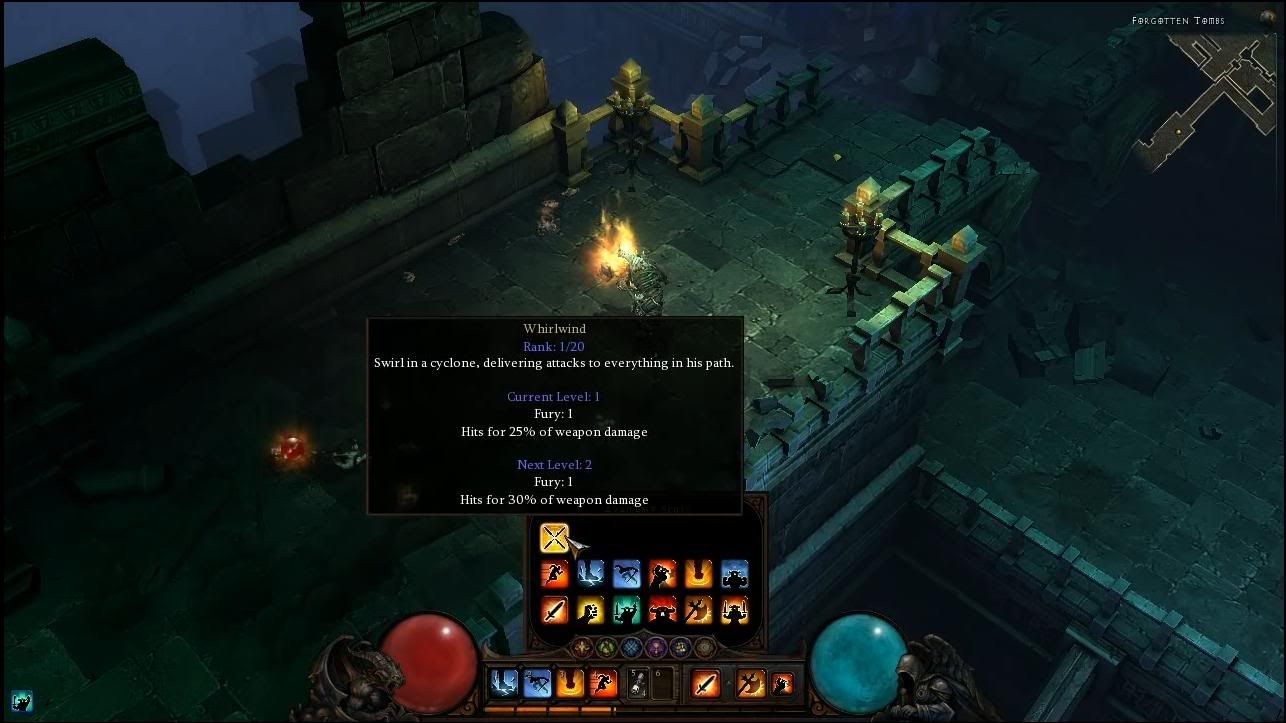Select the dual-wielding berserker skill icon
Screen dimensions: 1286x723
tap(736, 610)
